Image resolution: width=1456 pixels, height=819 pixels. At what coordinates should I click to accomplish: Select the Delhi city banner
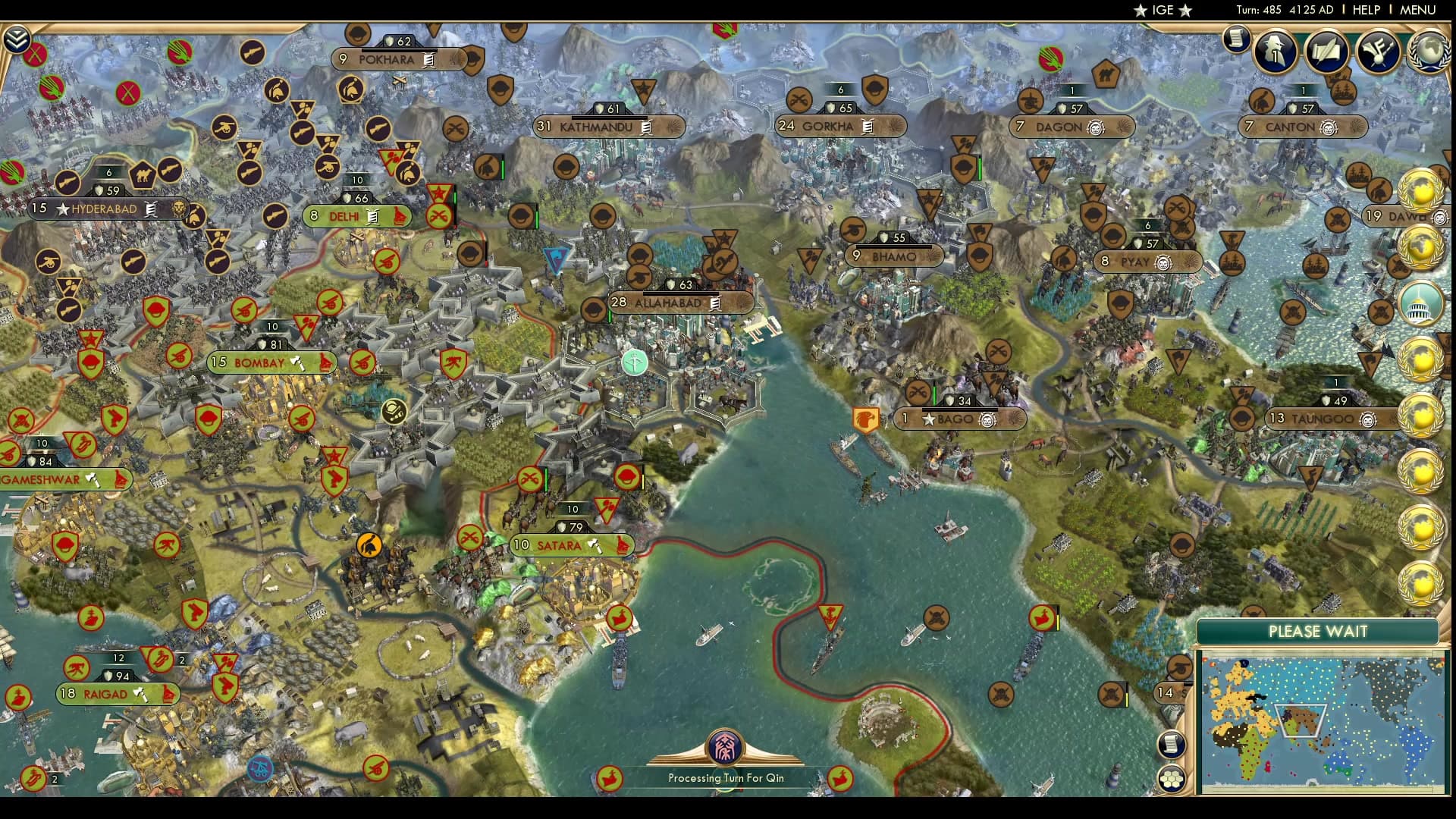pyautogui.click(x=356, y=216)
